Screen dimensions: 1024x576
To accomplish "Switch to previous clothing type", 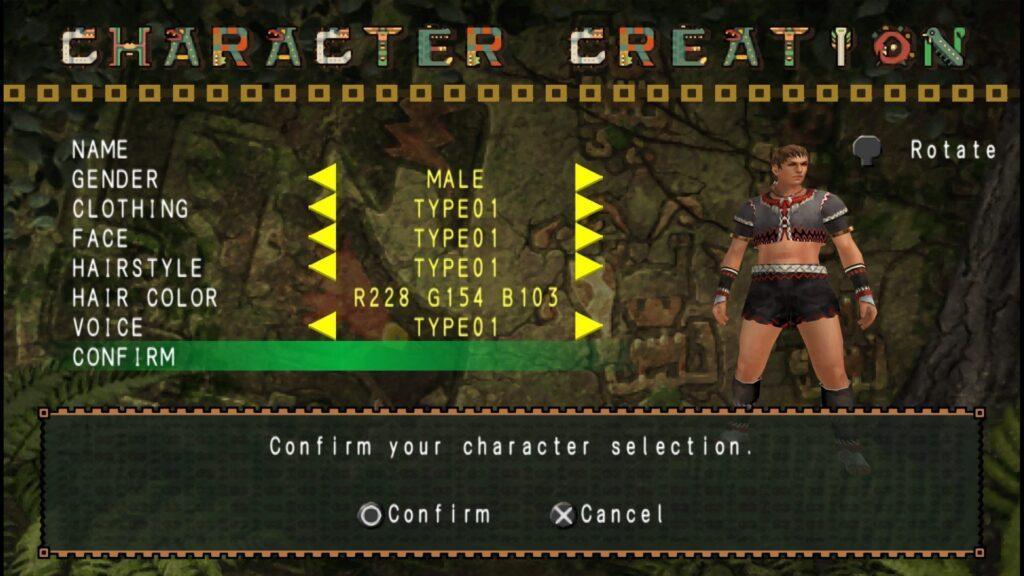I will 322,209.
